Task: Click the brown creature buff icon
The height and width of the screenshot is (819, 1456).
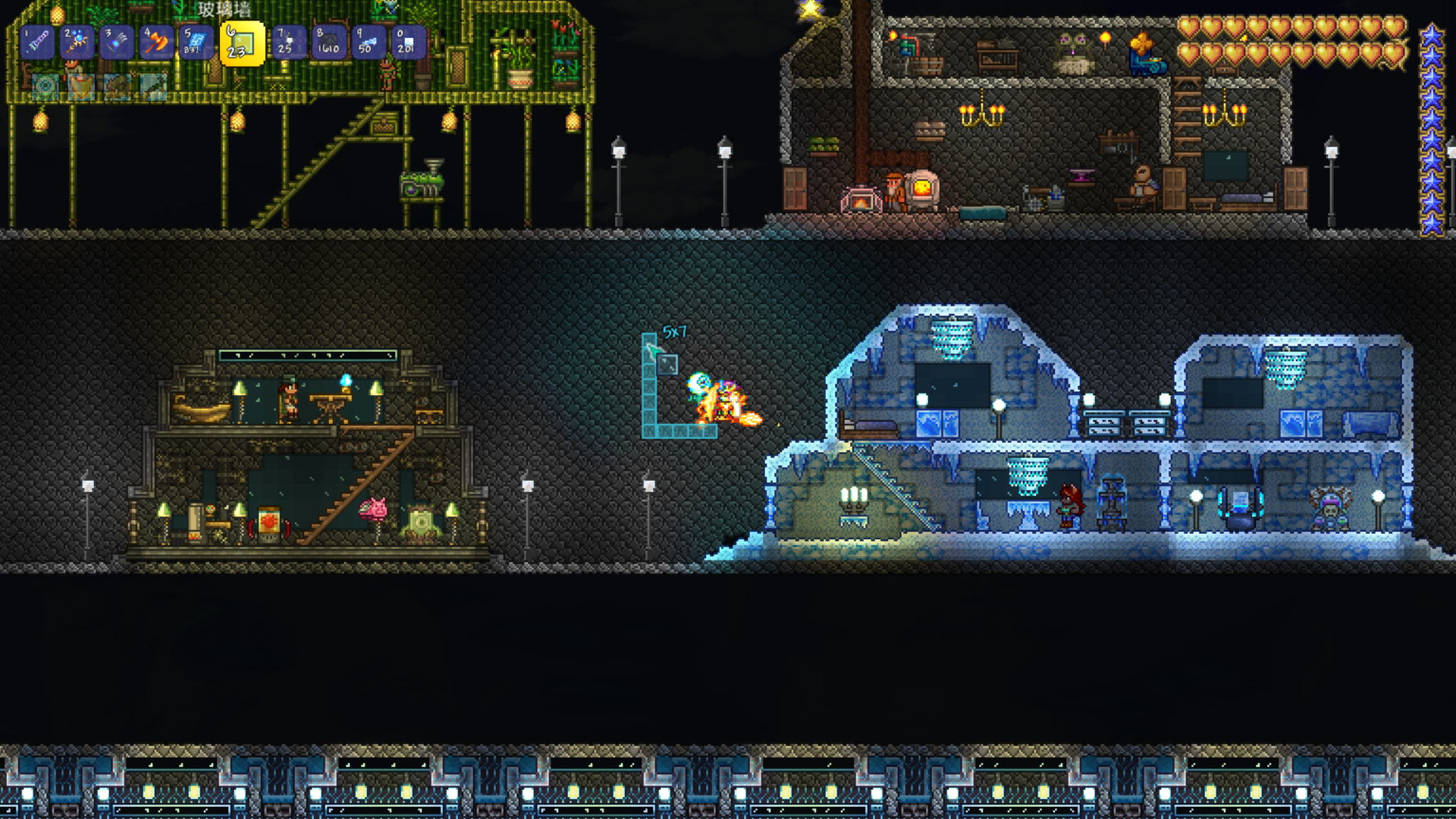Action: pyautogui.click(x=118, y=87)
